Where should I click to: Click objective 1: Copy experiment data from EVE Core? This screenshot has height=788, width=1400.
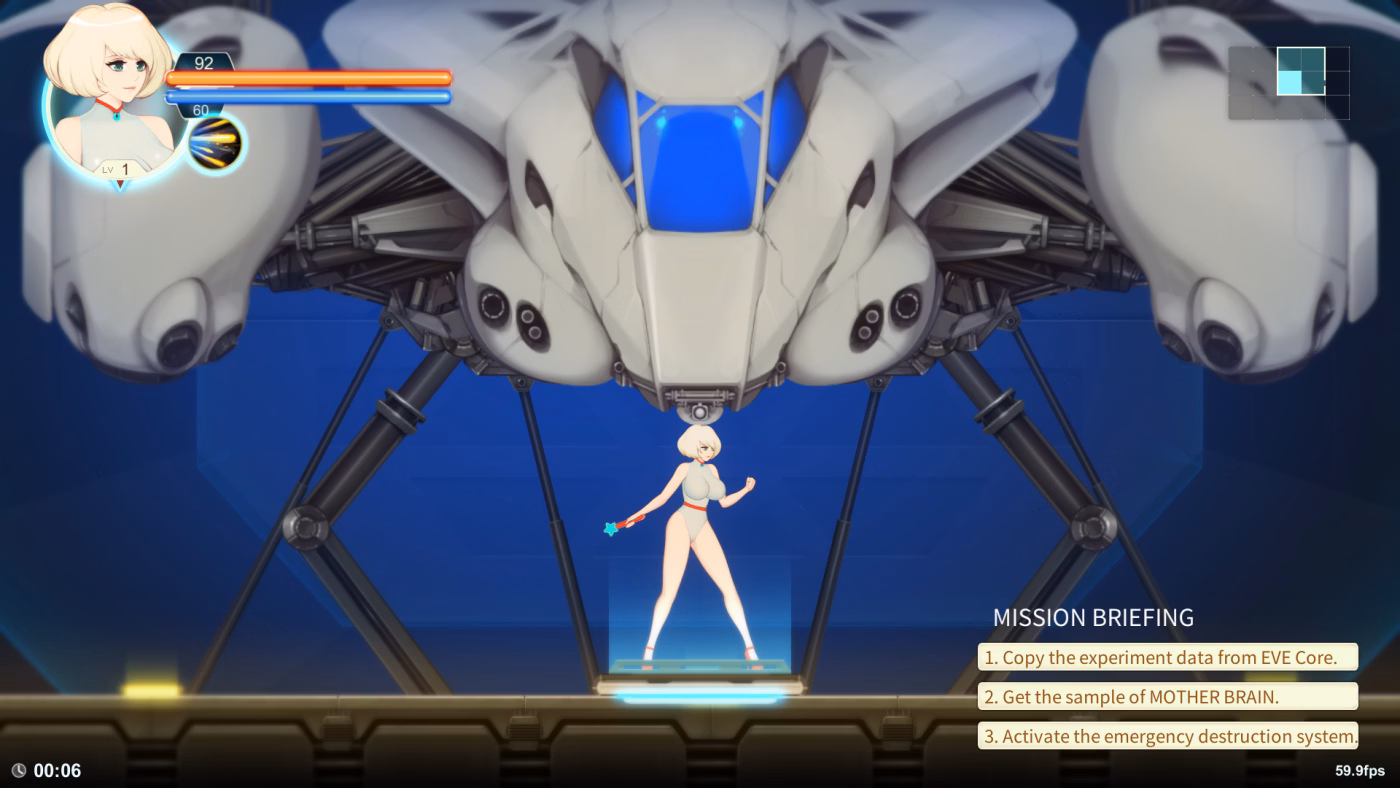coord(1168,657)
